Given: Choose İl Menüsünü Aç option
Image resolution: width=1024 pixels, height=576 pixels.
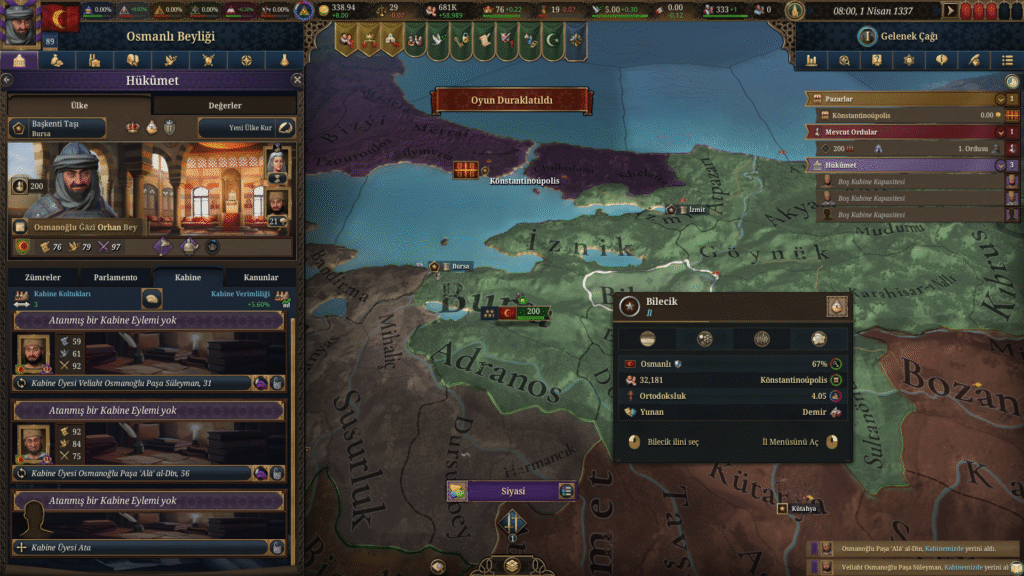Looking at the screenshot, I should click(x=790, y=442).
